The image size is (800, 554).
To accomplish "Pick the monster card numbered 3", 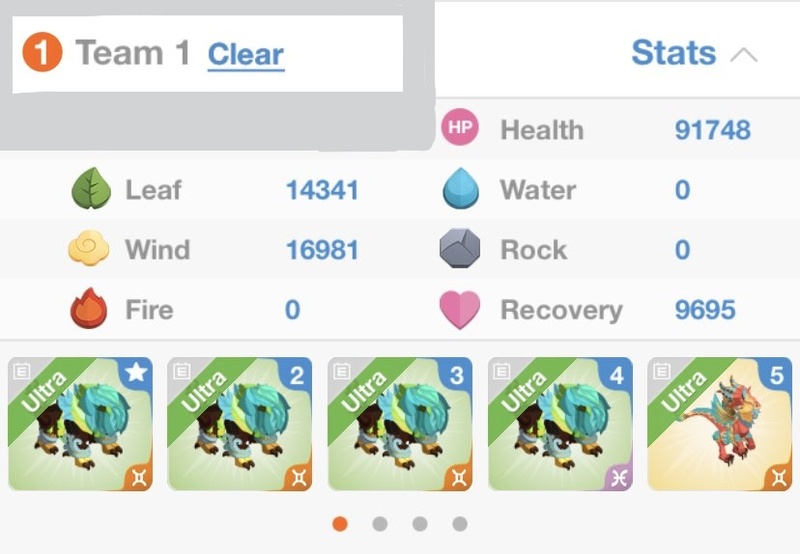I will pos(400,424).
